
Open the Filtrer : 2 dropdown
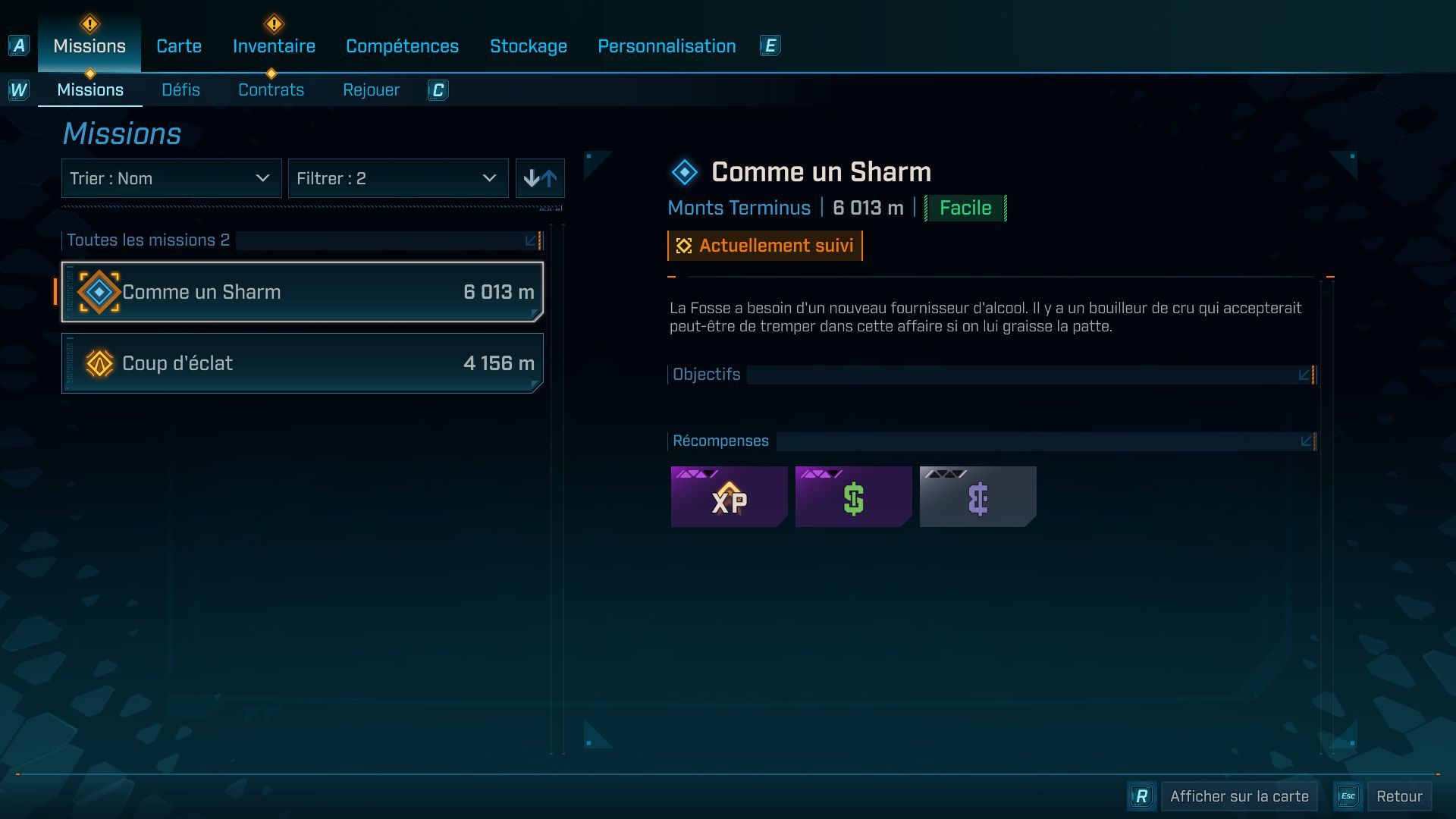(x=398, y=178)
